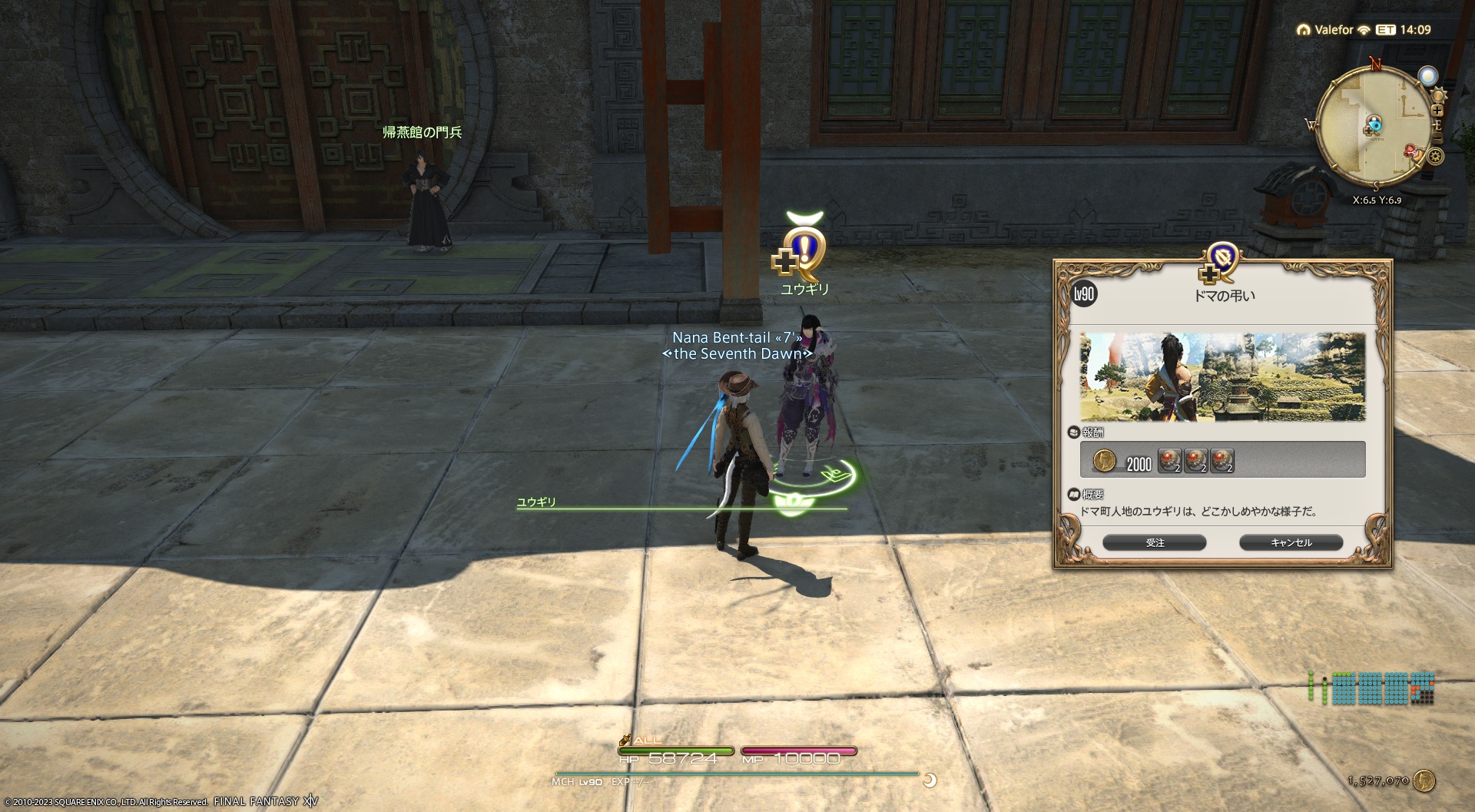Select the gil coin reward icon

[1104, 461]
